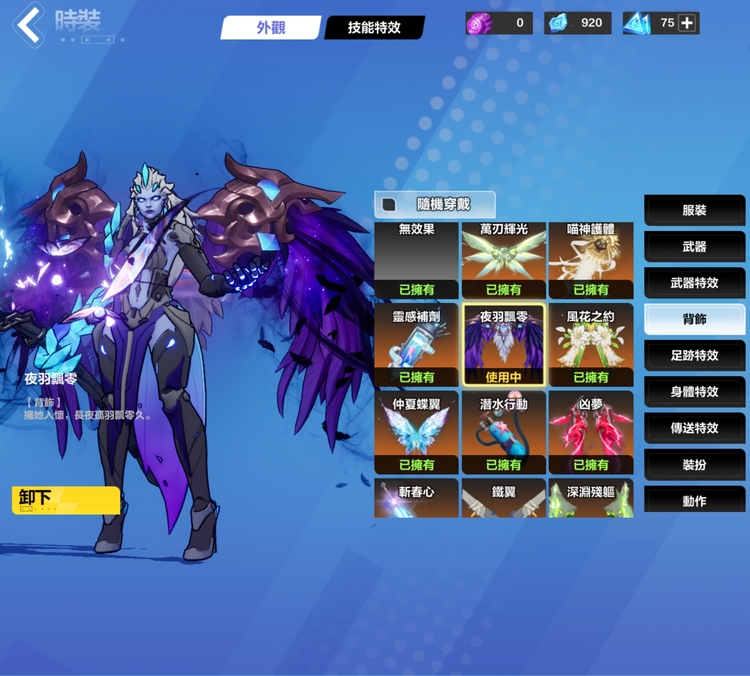Add more currency with the plus button
750x676 pixels.
[687, 23]
